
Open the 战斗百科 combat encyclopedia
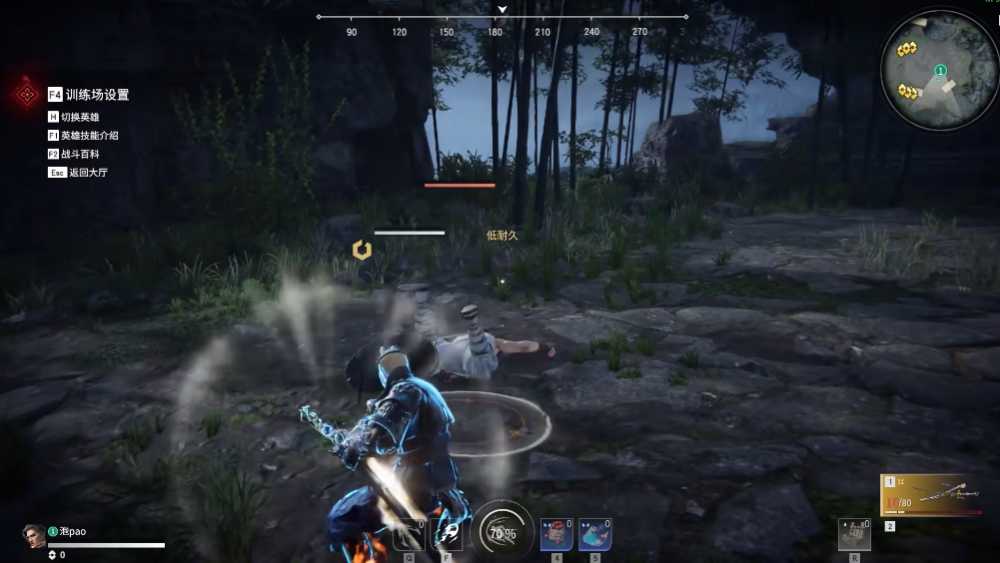pos(80,154)
